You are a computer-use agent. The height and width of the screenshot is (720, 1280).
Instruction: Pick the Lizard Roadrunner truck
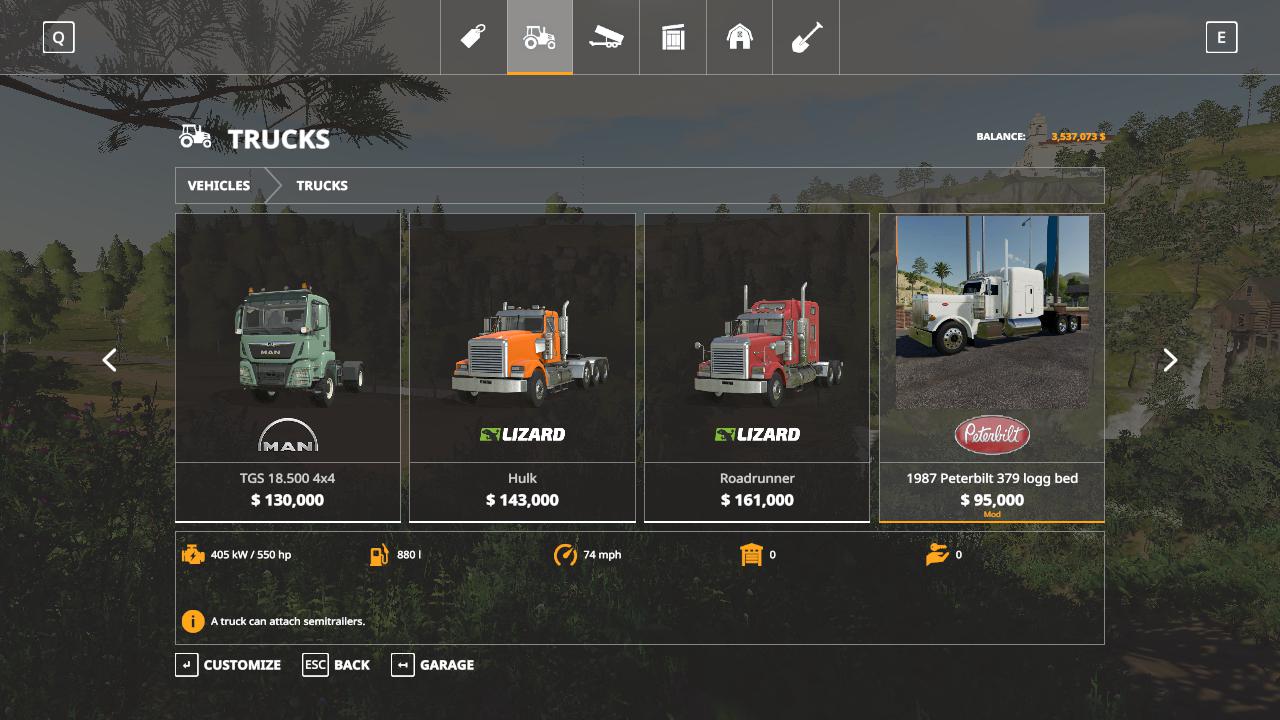757,367
